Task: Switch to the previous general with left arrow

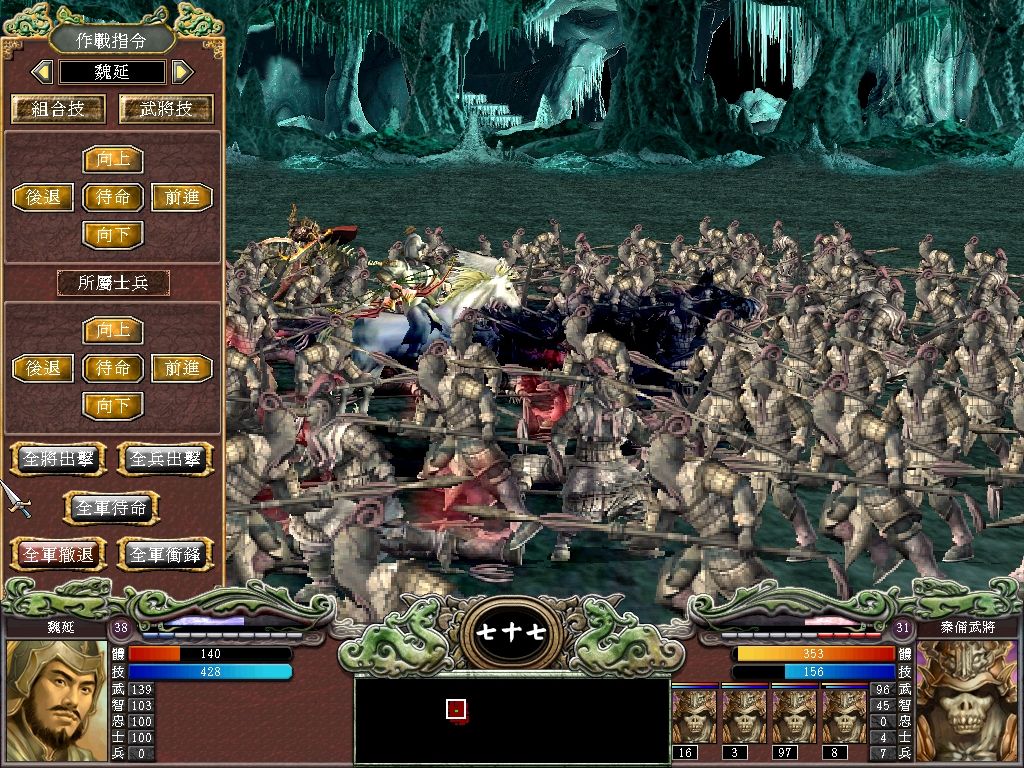Action: click(x=42, y=72)
